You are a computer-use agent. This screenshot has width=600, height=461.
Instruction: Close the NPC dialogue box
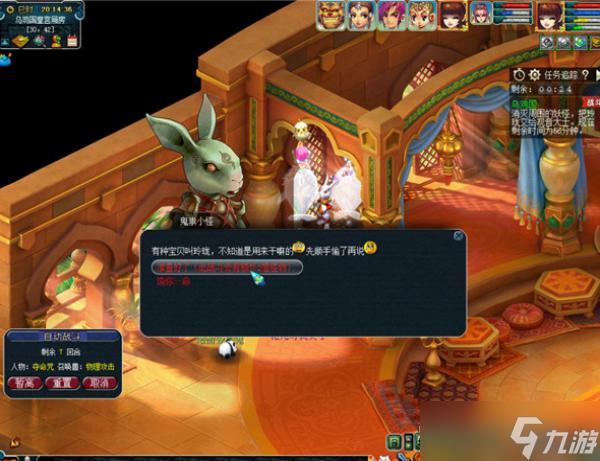pos(458,236)
